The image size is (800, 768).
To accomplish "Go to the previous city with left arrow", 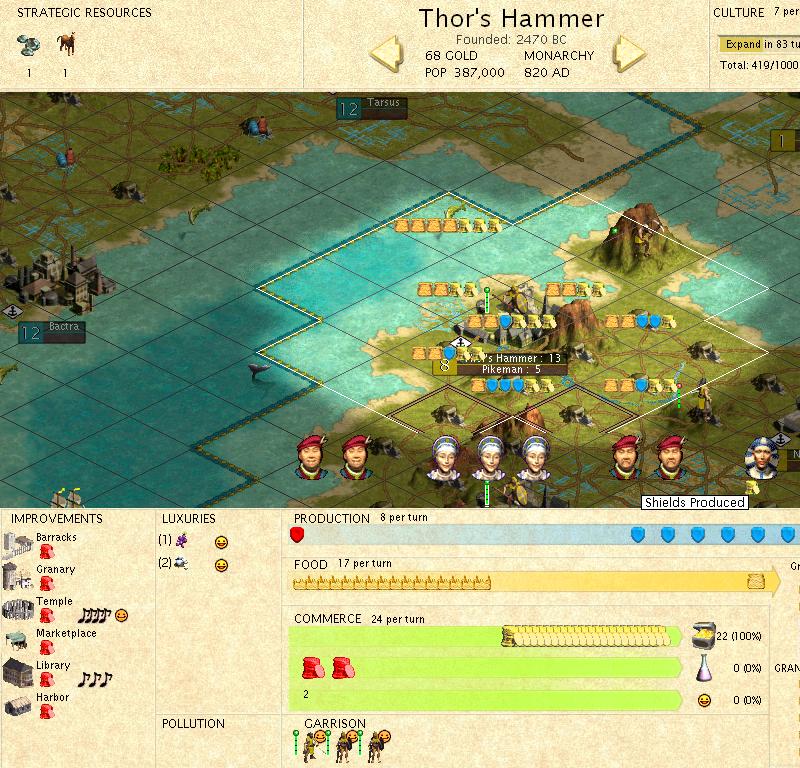I will click(387, 53).
